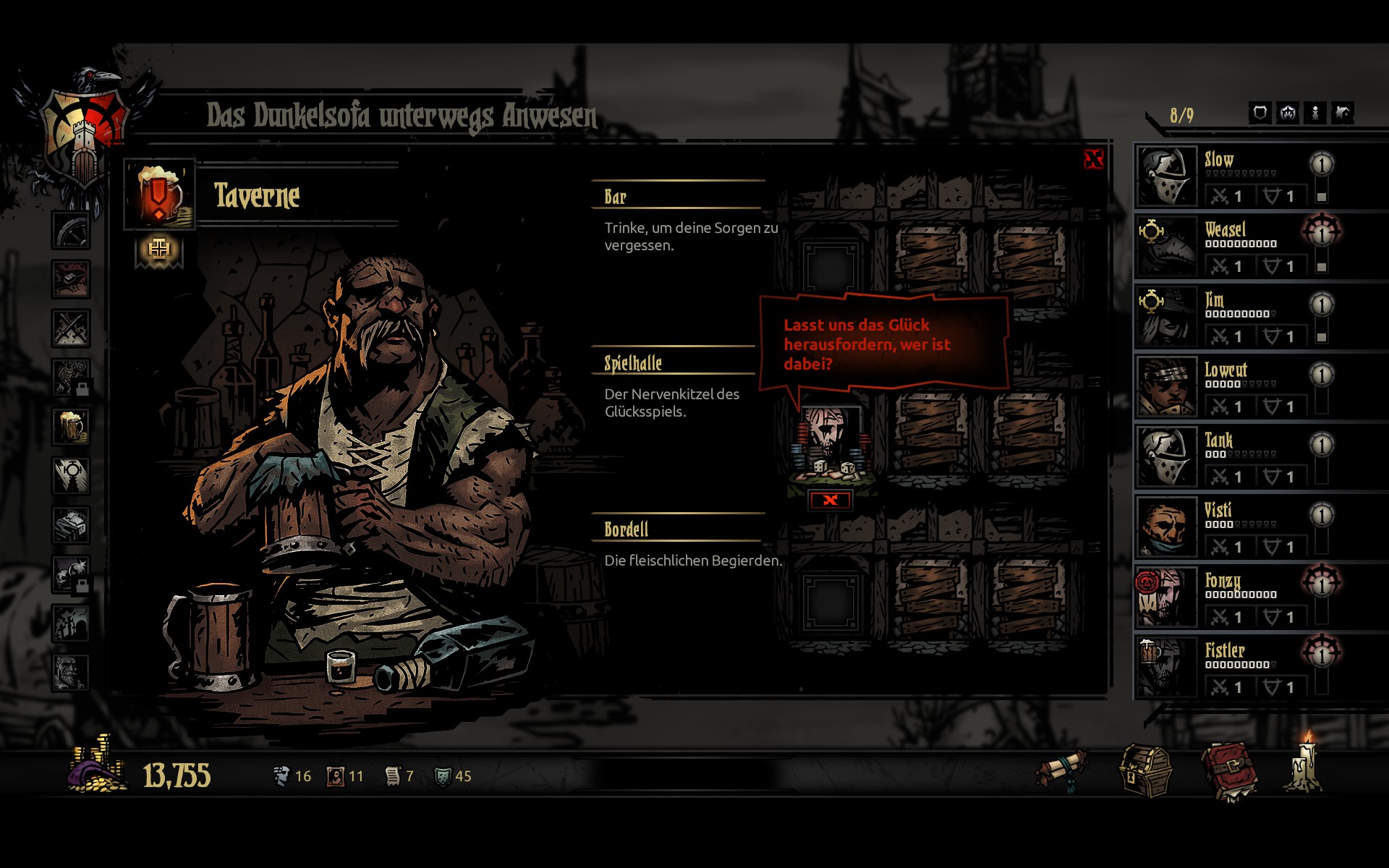This screenshot has height=868, width=1389.
Task: Select hero Tank in the roster
Action: tap(1166, 456)
